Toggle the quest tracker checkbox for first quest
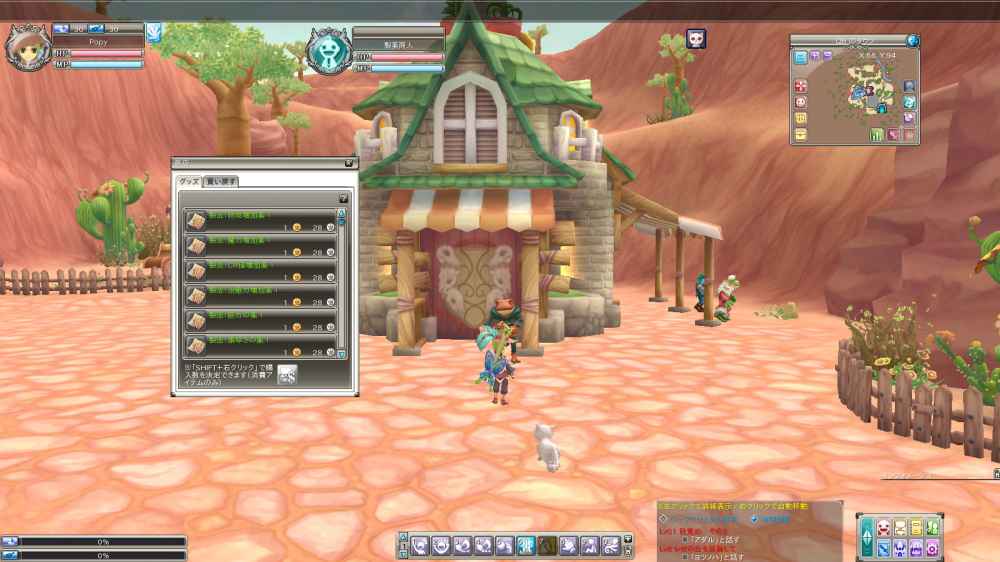This screenshot has width=1000, height=562. click(684, 539)
